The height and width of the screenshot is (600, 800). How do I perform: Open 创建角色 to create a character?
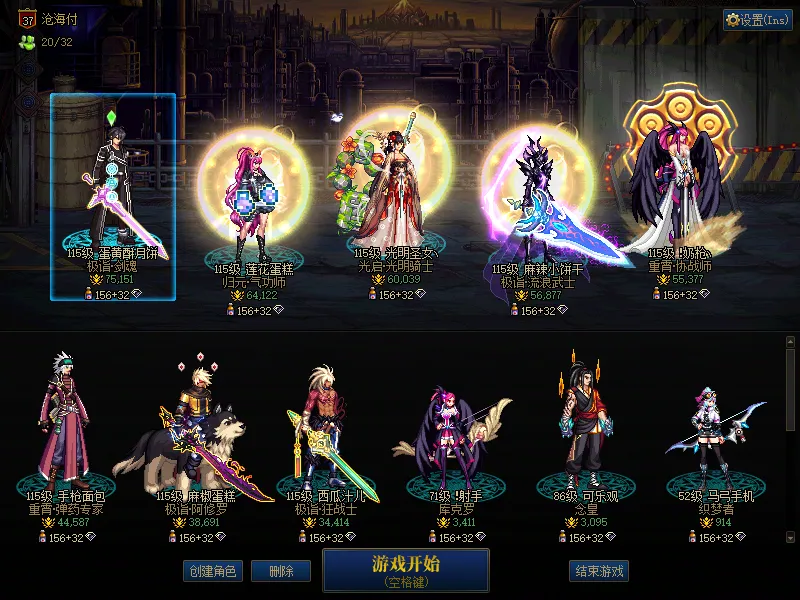pos(211,571)
